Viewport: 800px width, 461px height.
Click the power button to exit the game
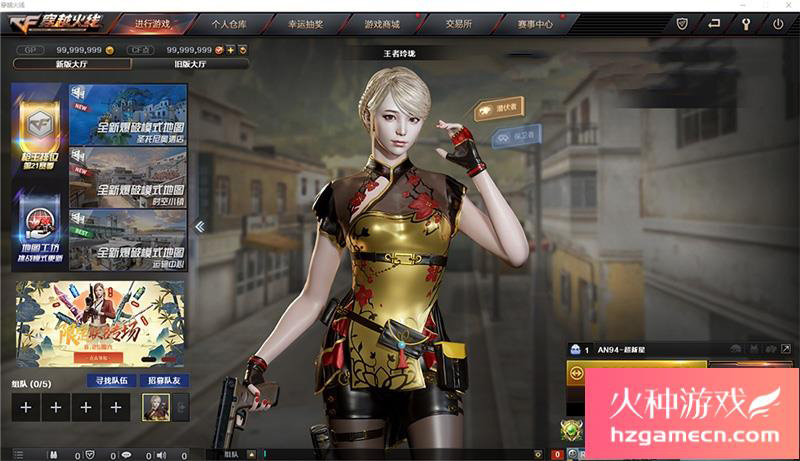(778, 22)
